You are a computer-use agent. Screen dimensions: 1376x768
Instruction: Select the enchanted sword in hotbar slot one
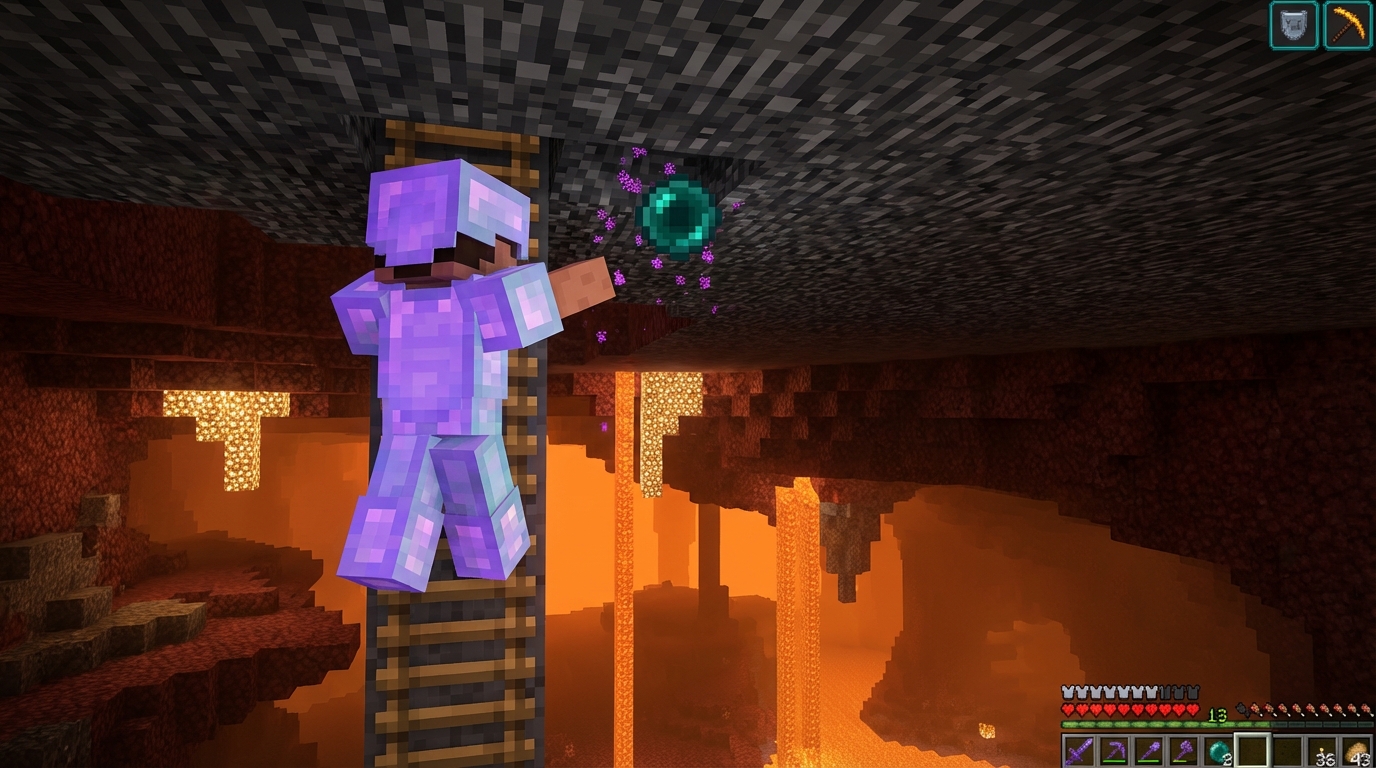click(x=1078, y=748)
